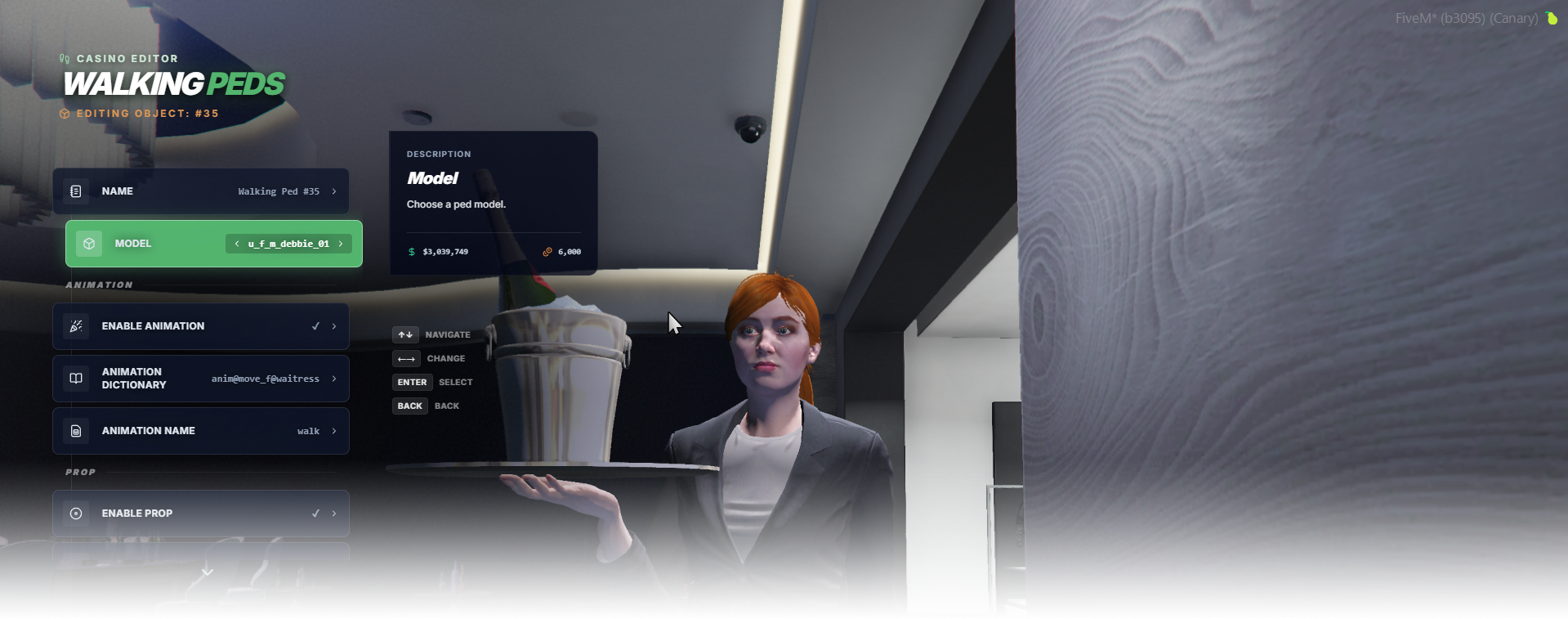Switch to the next ped model with the right arrow
Viewport: 1568px width, 619px height.
(341, 244)
